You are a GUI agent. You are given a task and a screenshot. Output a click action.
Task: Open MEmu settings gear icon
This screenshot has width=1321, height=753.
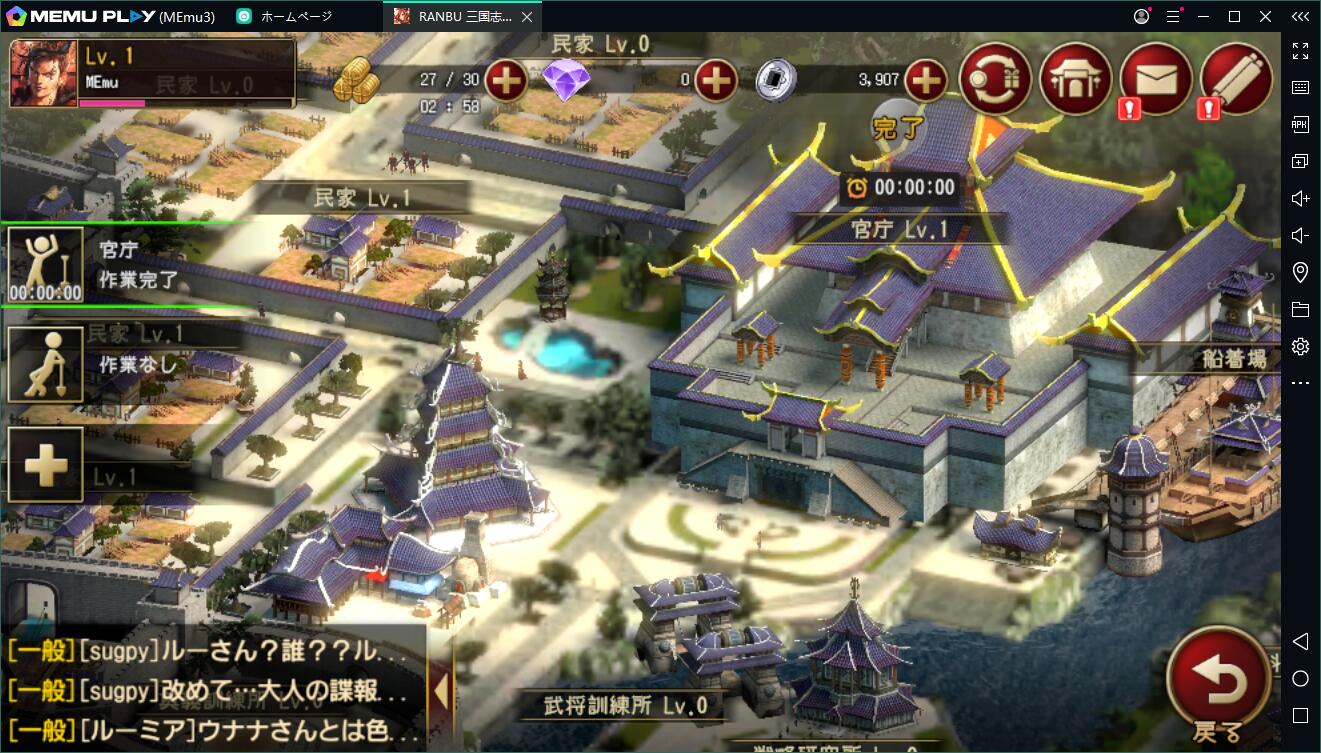(x=1299, y=346)
